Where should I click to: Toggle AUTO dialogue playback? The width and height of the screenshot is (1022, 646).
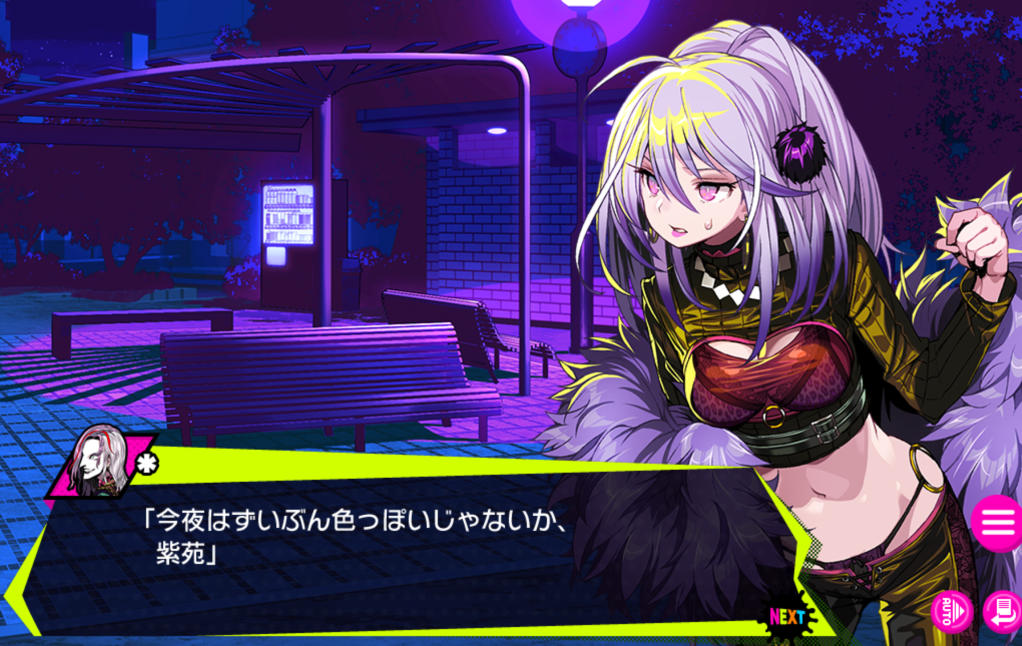(951, 610)
